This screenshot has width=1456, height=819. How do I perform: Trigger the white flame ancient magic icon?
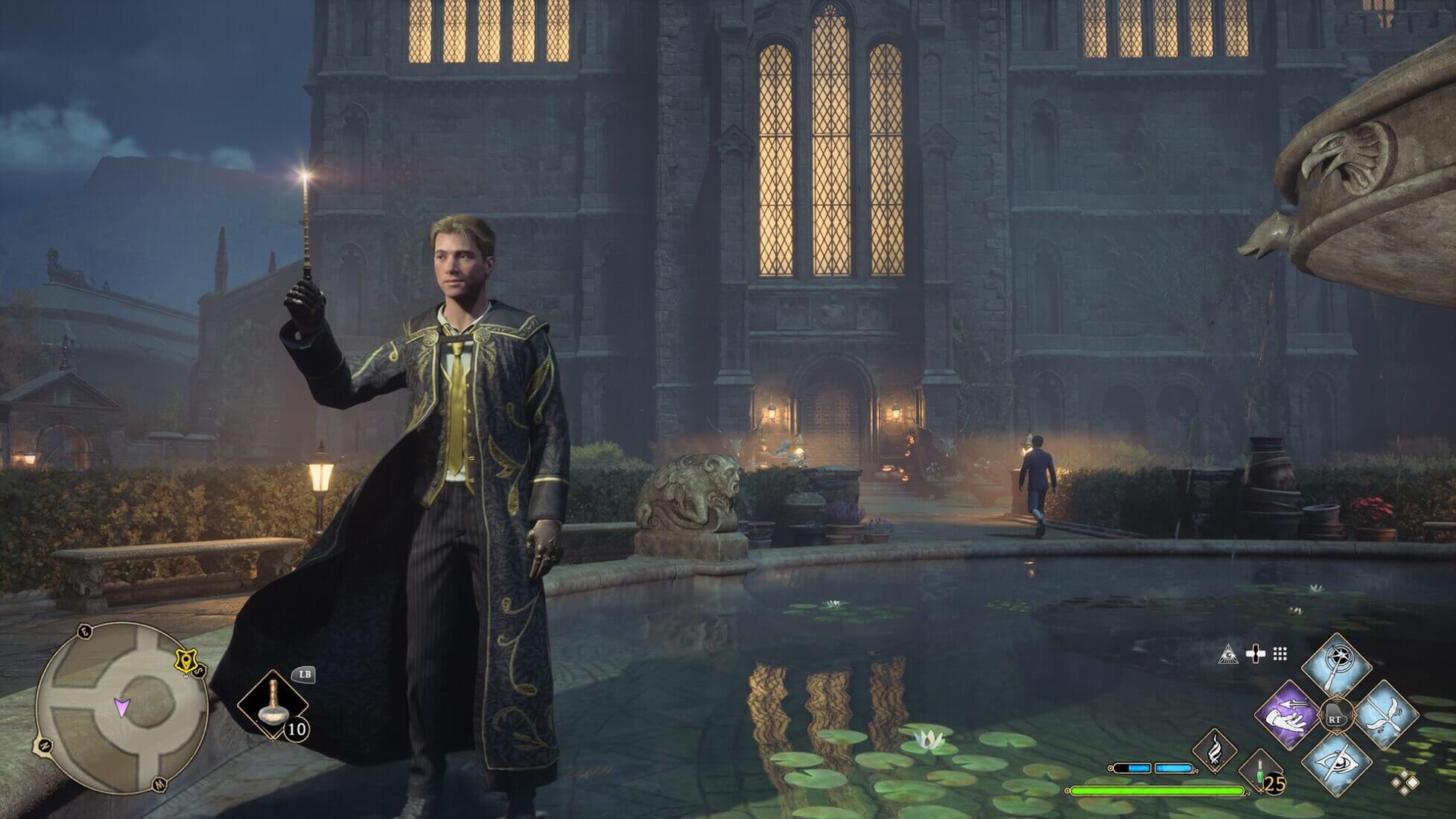coord(1215,750)
